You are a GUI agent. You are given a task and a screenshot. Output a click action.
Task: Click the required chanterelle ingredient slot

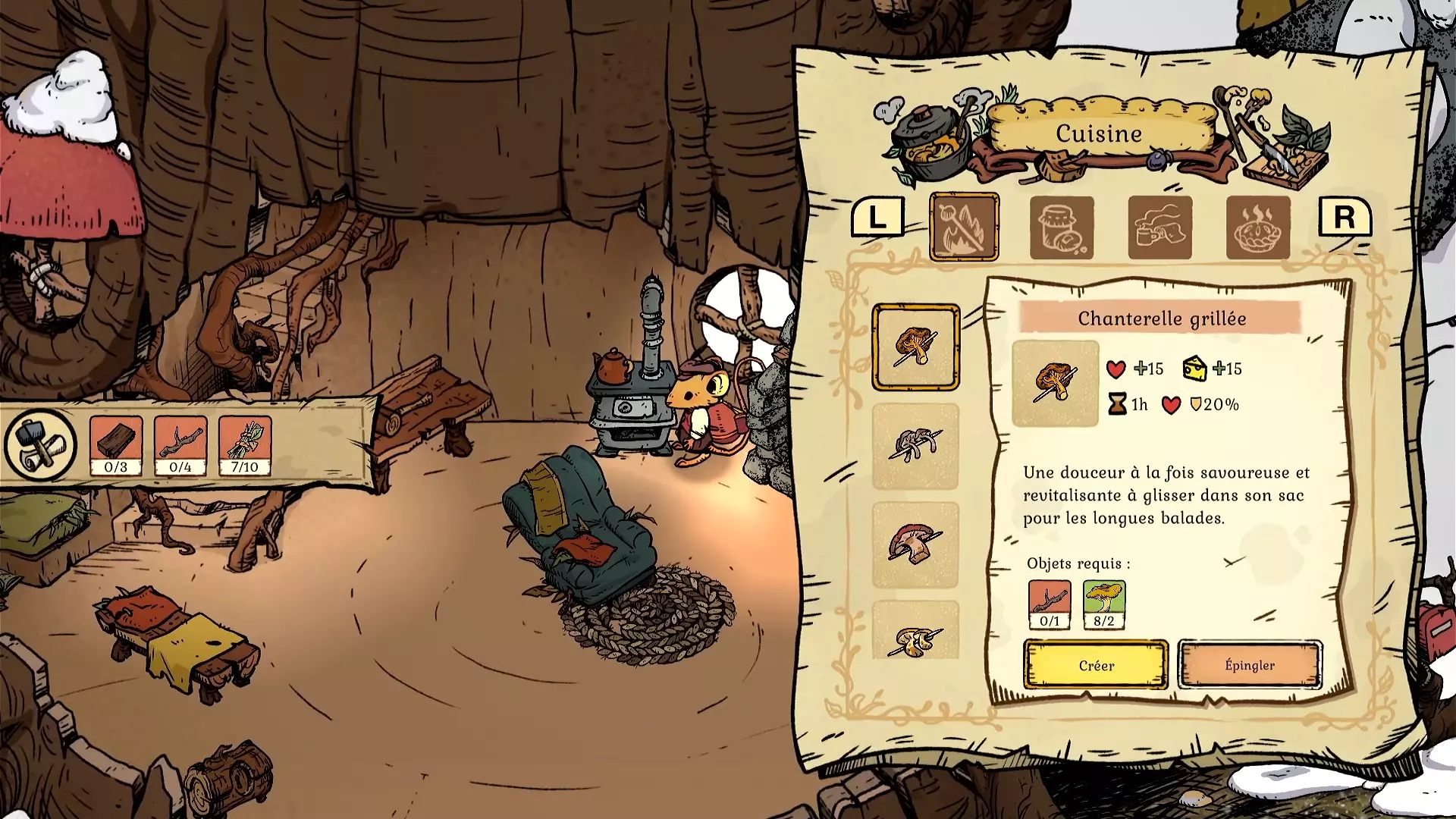coord(1104,604)
